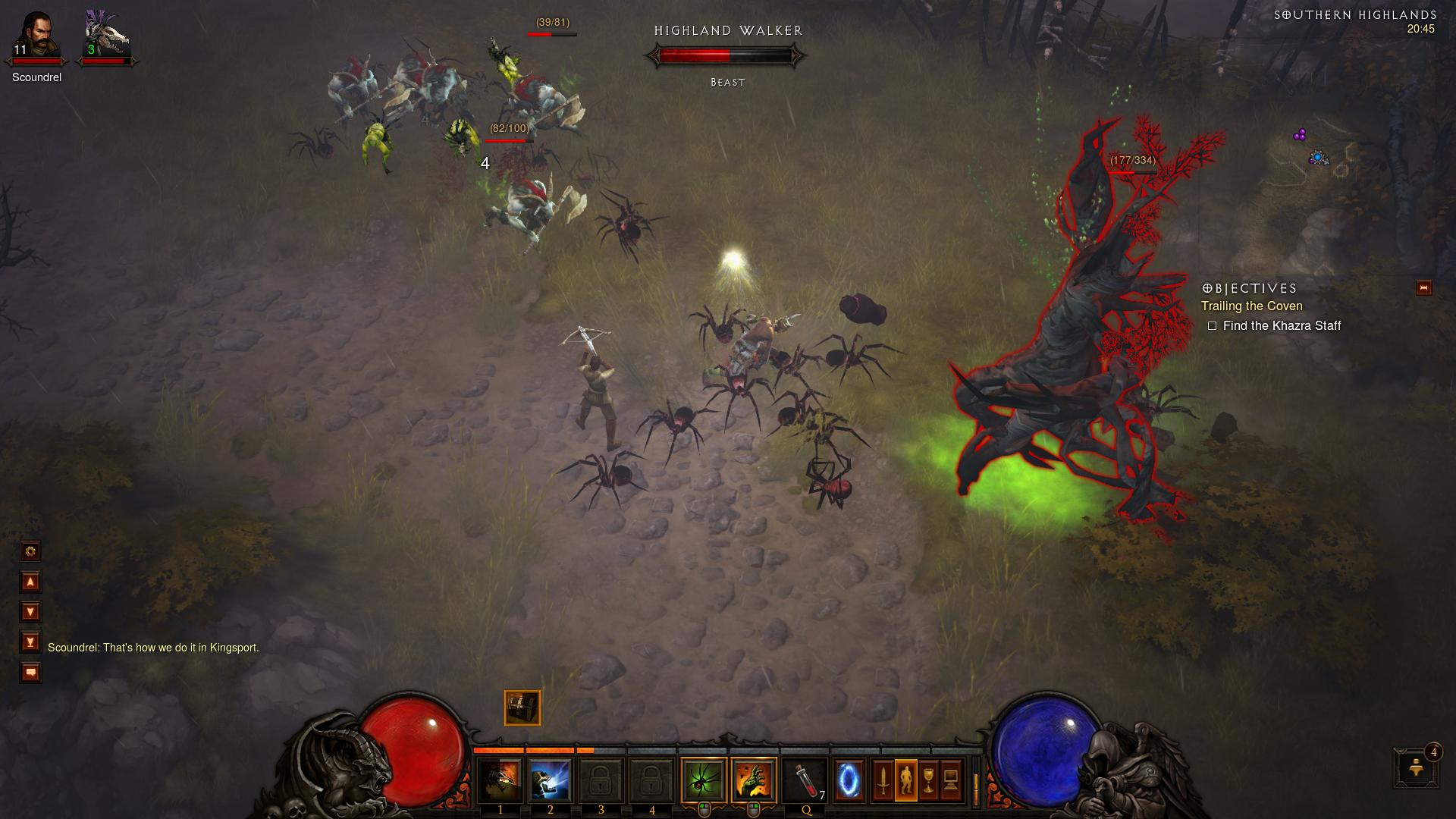The height and width of the screenshot is (819, 1456).
Task: Jump to bottom of chat log
Action: (x=30, y=642)
